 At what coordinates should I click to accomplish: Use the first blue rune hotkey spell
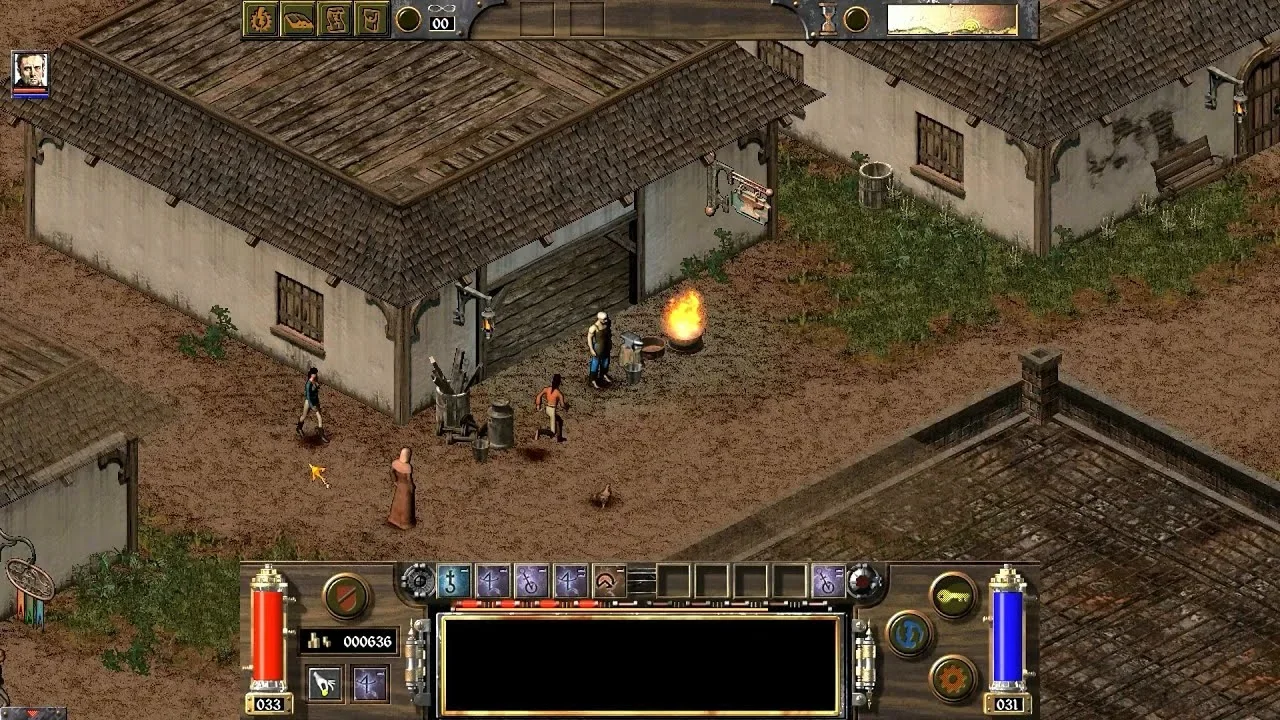coord(455,581)
